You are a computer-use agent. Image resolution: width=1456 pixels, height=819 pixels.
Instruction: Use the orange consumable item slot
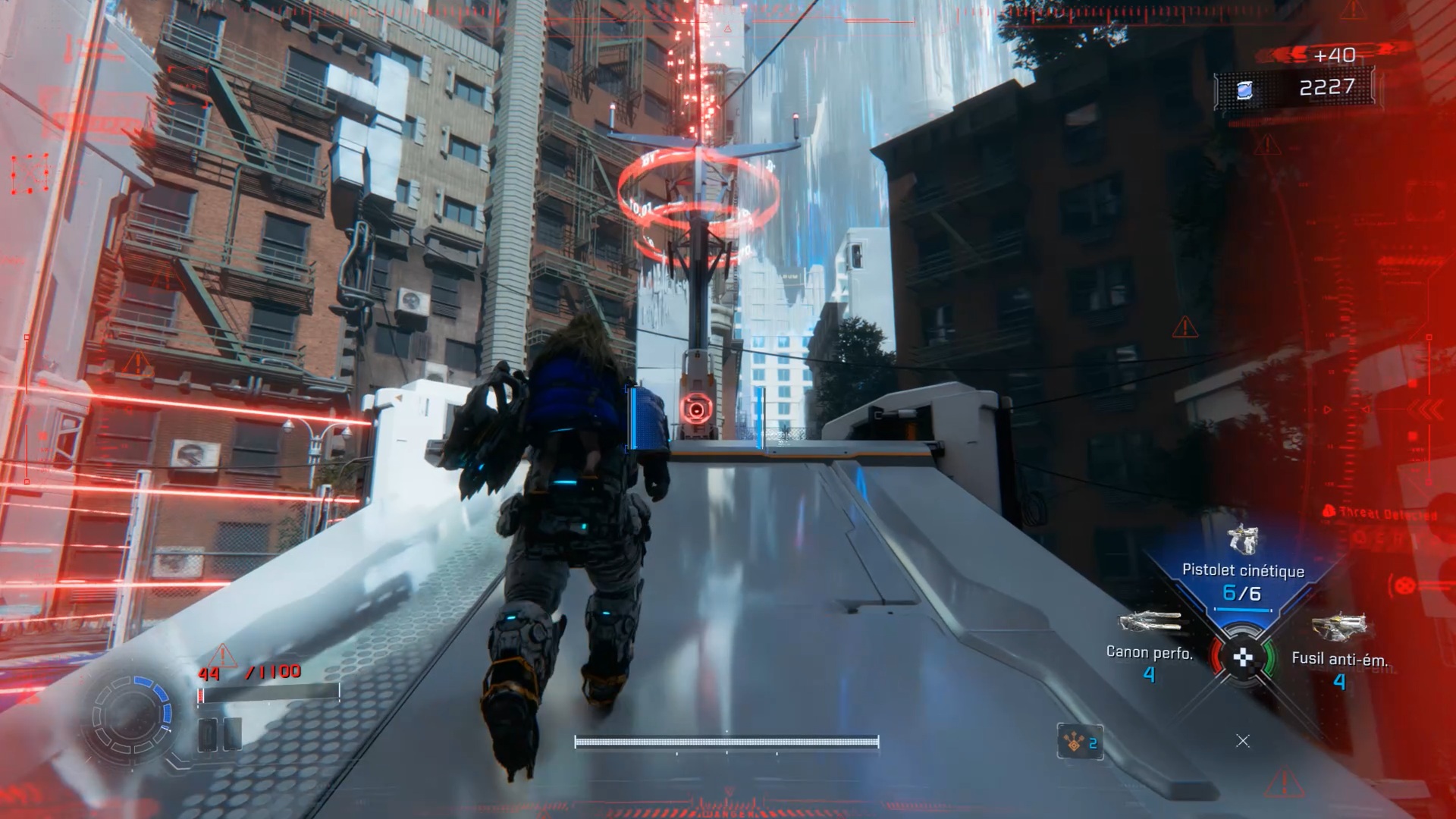click(1080, 742)
